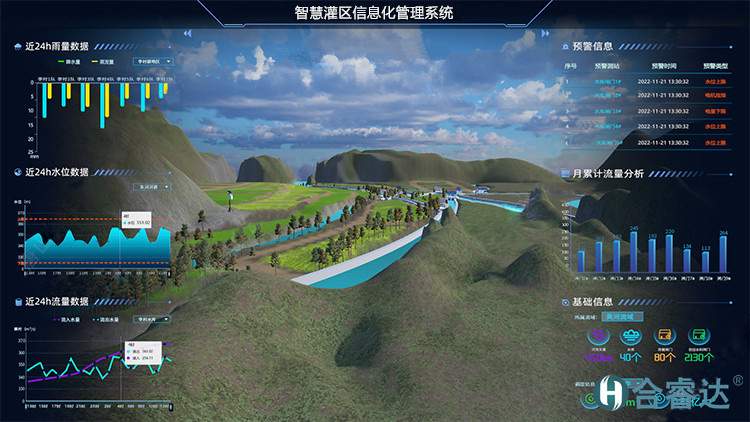Click the bar labeled 245 in monthly chart

click(x=632, y=252)
